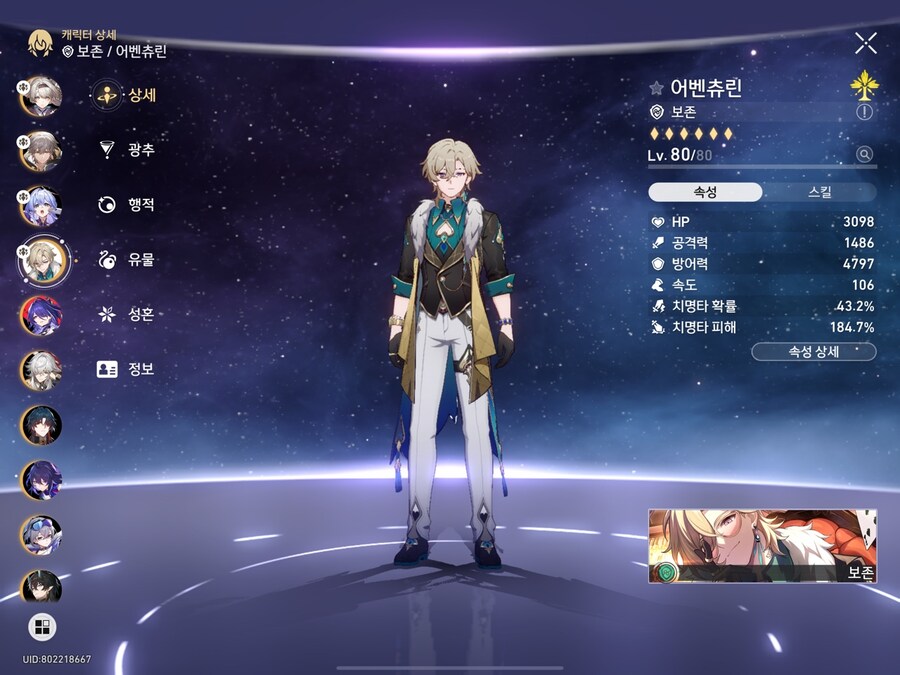Close the character detail screen
This screenshot has width=900, height=675.
(865, 42)
